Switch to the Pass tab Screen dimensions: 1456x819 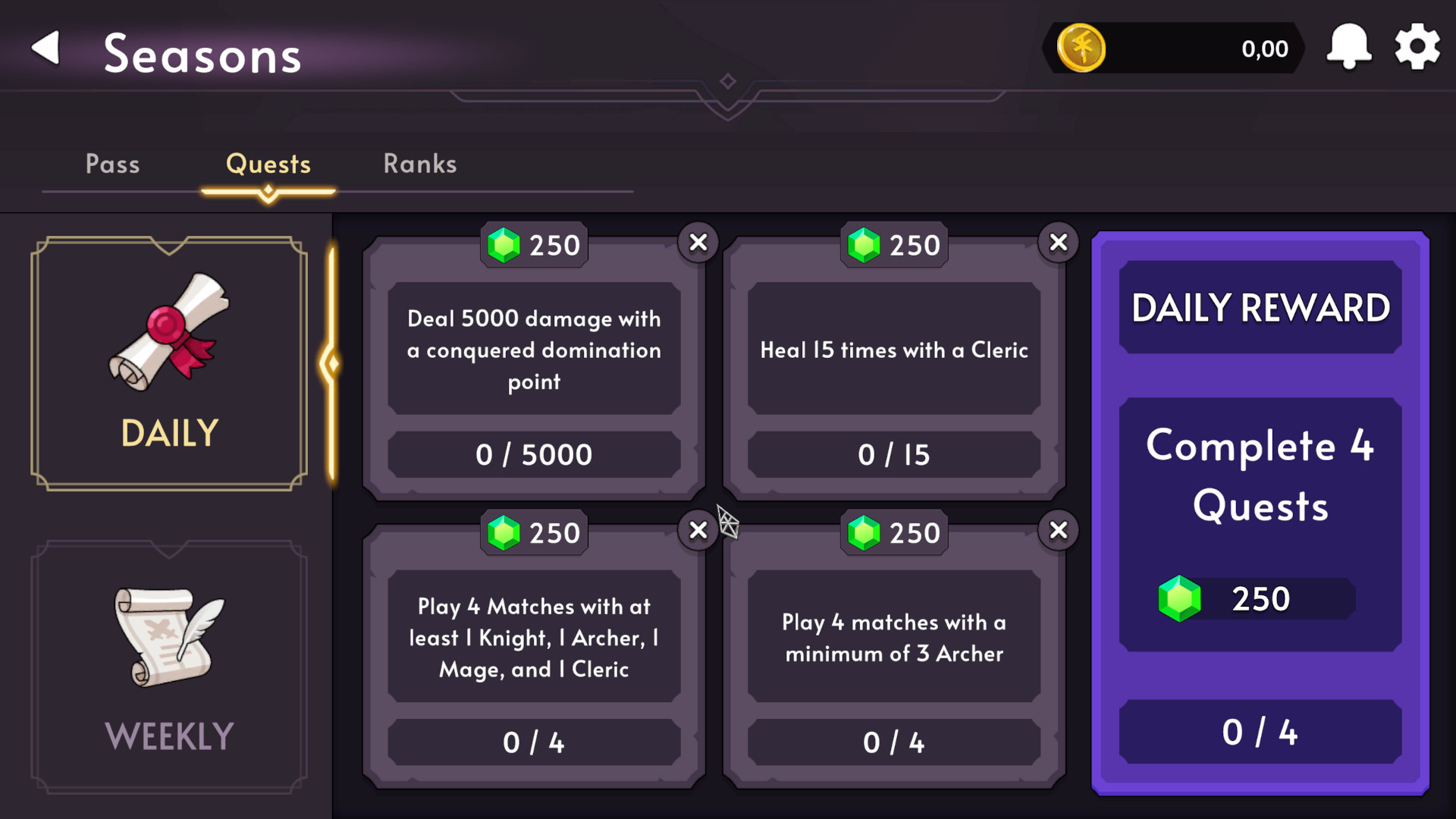(x=112, y=164)
